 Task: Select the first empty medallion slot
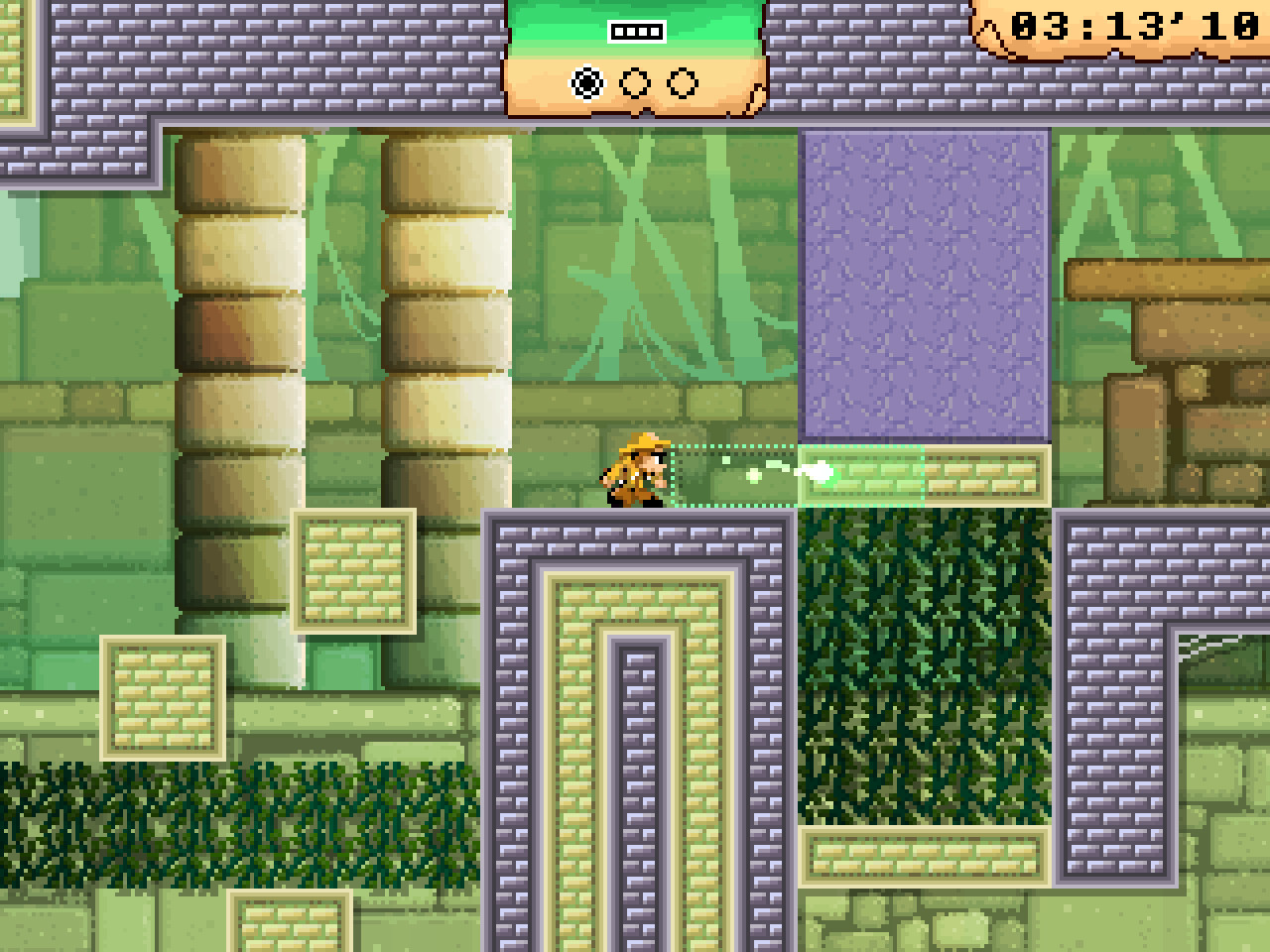coord(635,83)
